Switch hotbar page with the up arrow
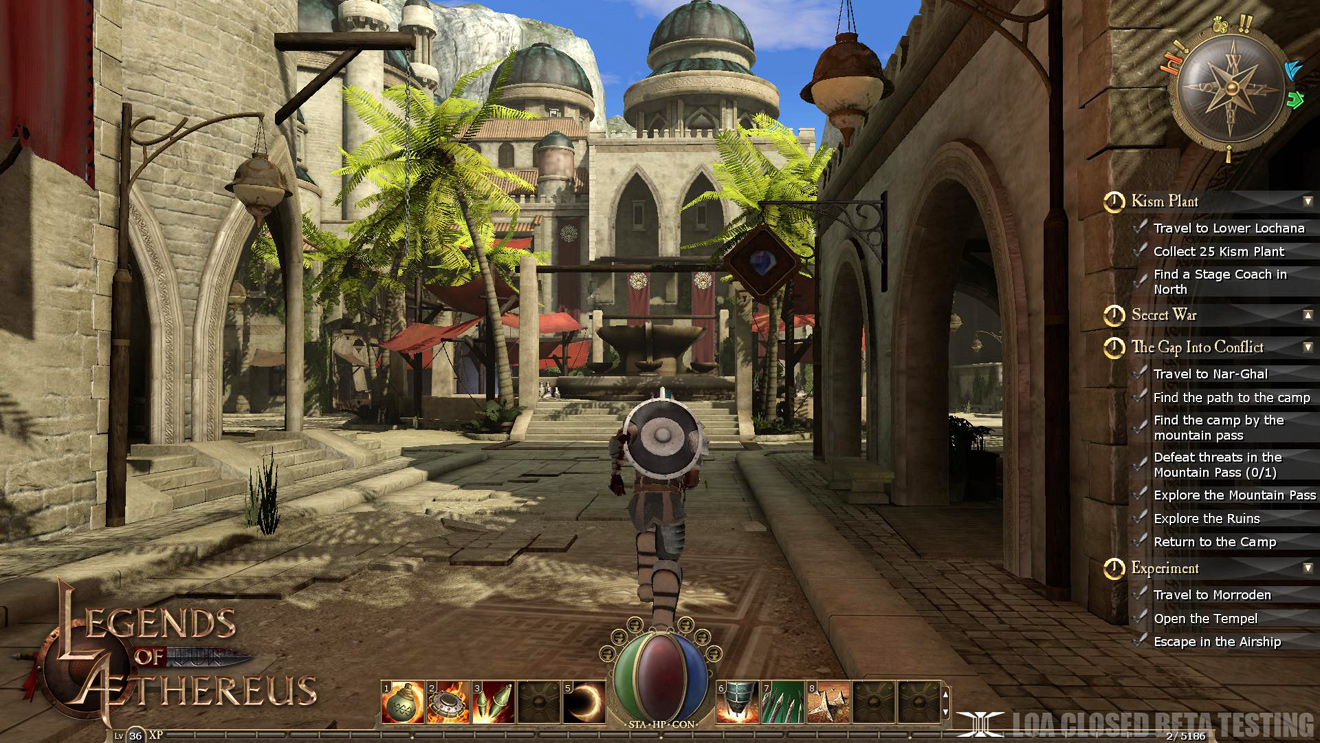Screen dimensions: 1320x743 tap(946, 692)
